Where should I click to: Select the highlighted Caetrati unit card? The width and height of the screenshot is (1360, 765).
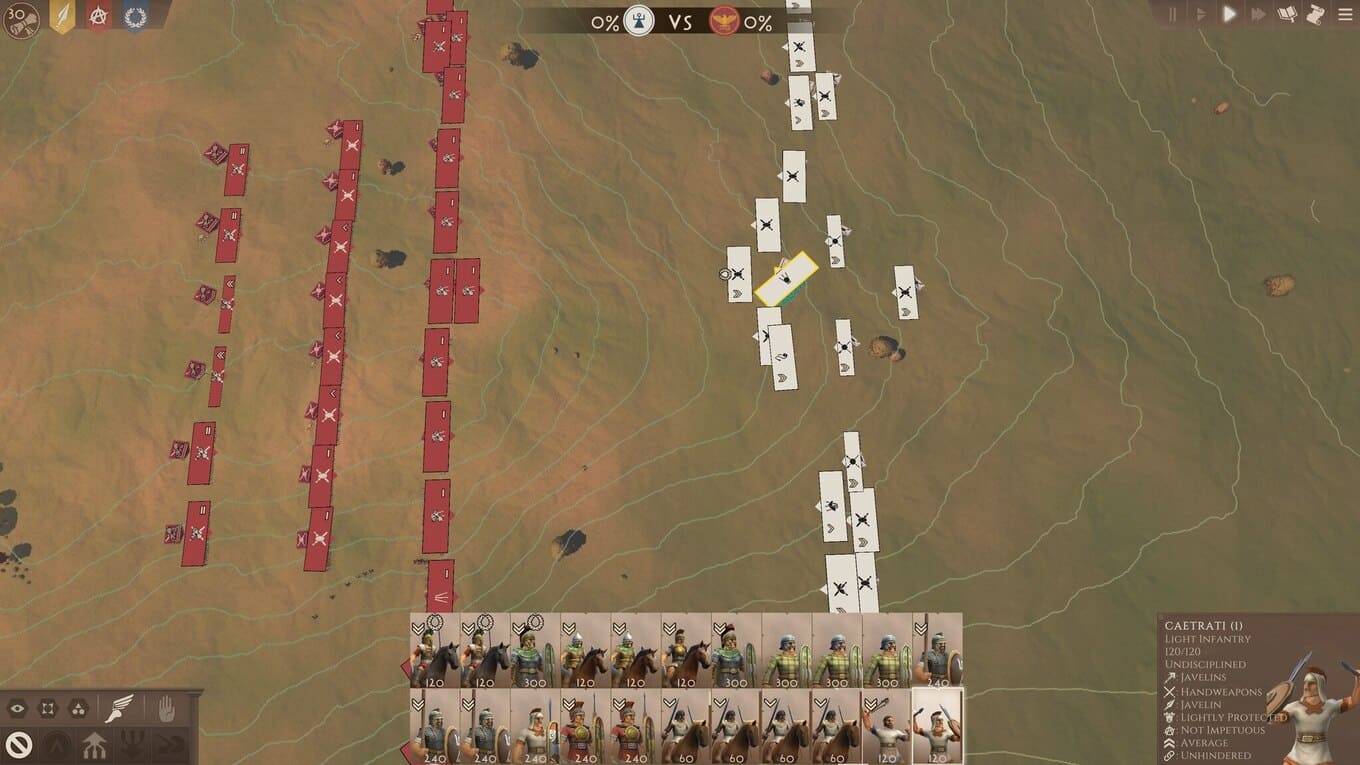[937, 726]
